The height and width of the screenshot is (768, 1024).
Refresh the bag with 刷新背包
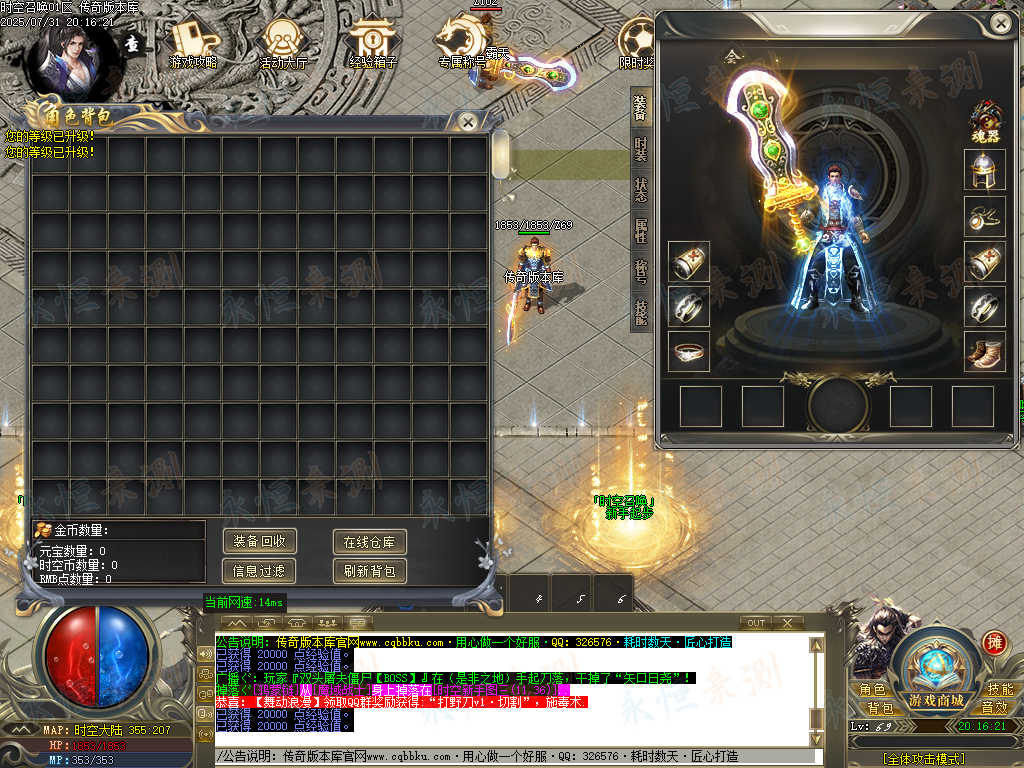(x=369, y=571)
